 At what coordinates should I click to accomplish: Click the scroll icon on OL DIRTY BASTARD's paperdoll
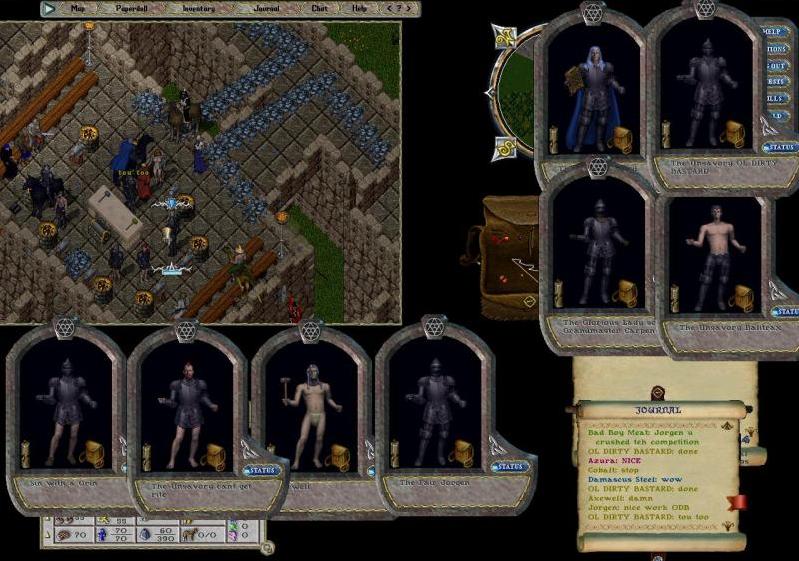click(666, 135)
